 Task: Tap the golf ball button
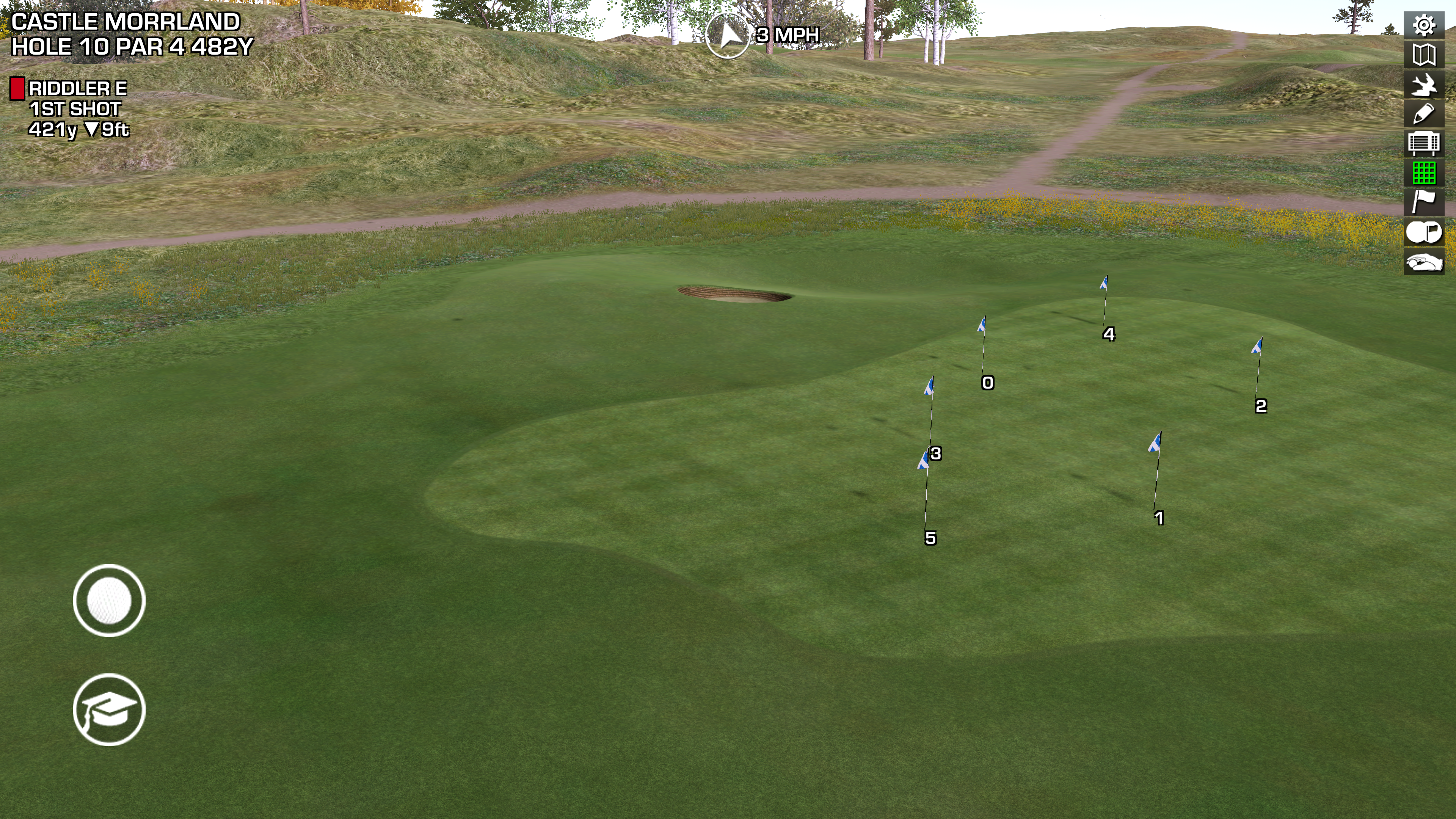109,601
